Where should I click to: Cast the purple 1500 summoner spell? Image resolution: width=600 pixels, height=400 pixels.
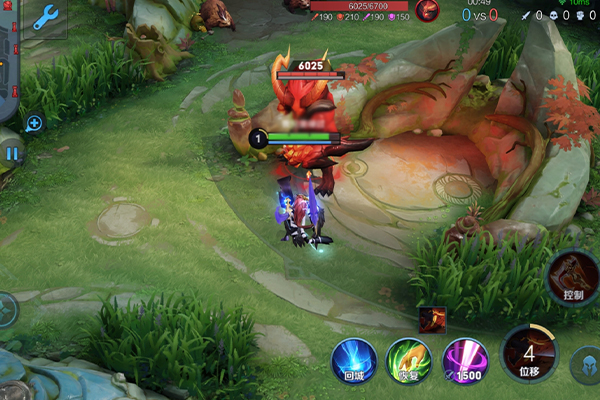(x=464, y=360)
